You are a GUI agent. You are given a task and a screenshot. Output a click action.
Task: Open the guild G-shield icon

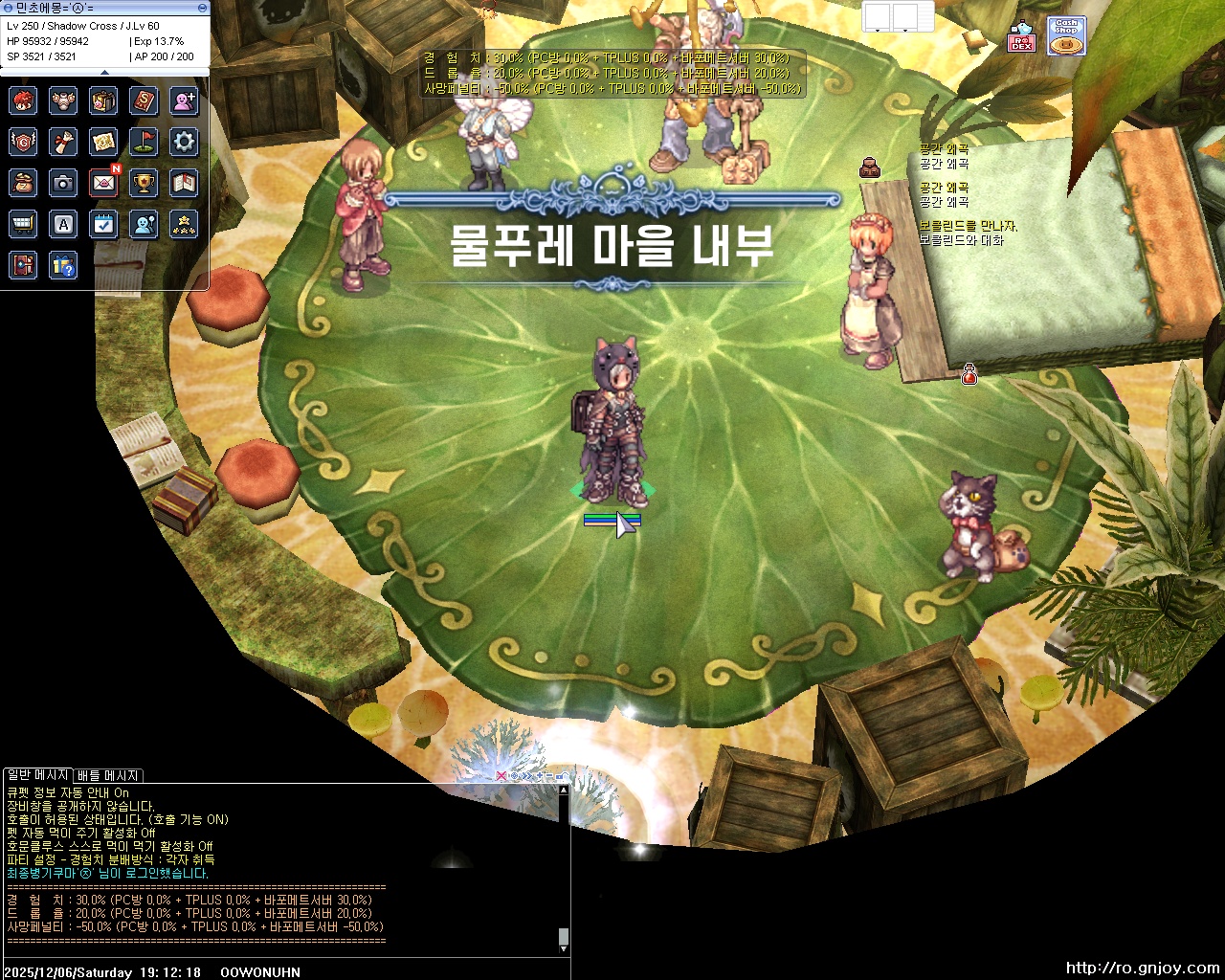23,142
